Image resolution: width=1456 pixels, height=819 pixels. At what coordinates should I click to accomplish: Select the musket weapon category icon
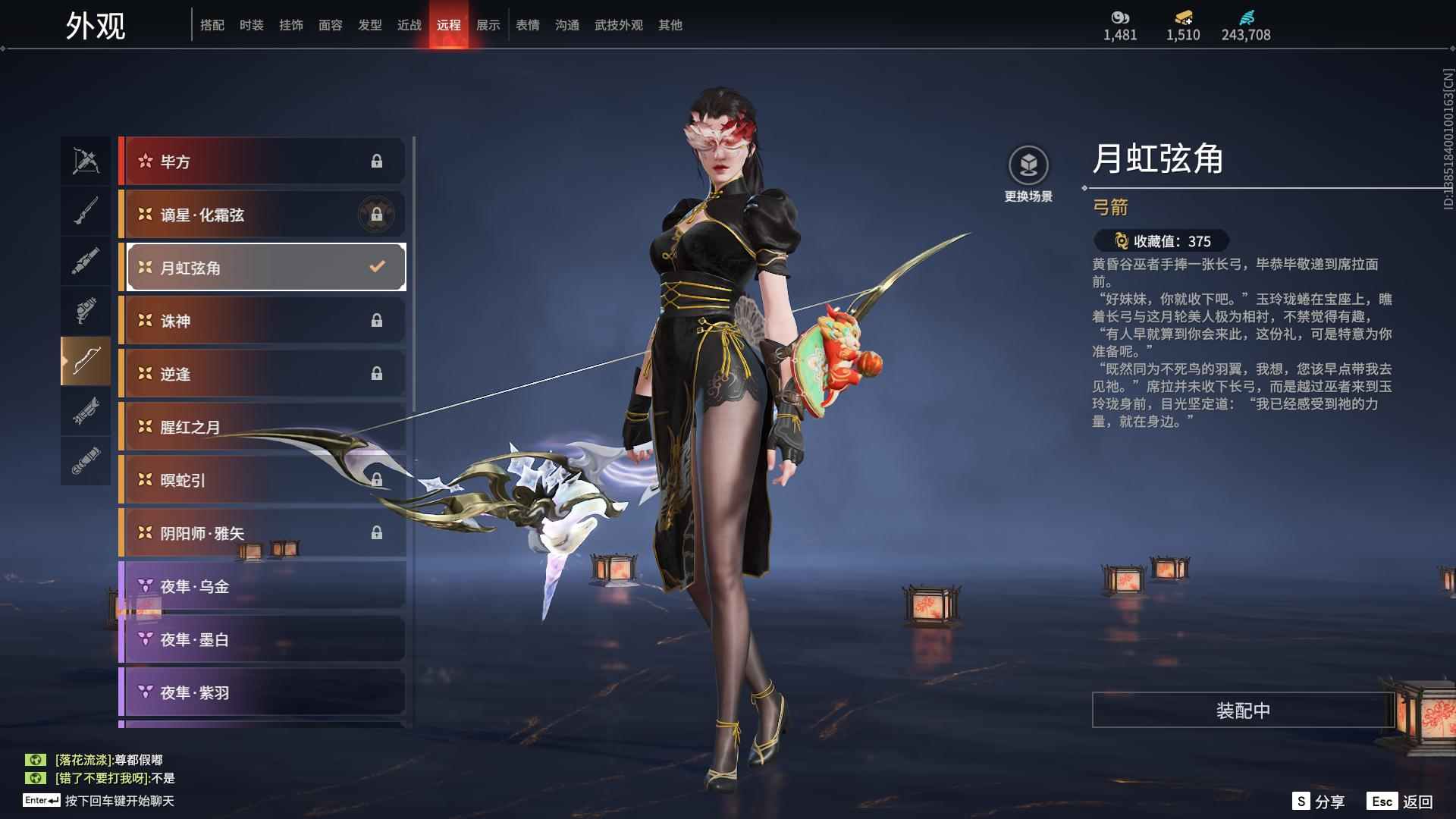point(86,210)
